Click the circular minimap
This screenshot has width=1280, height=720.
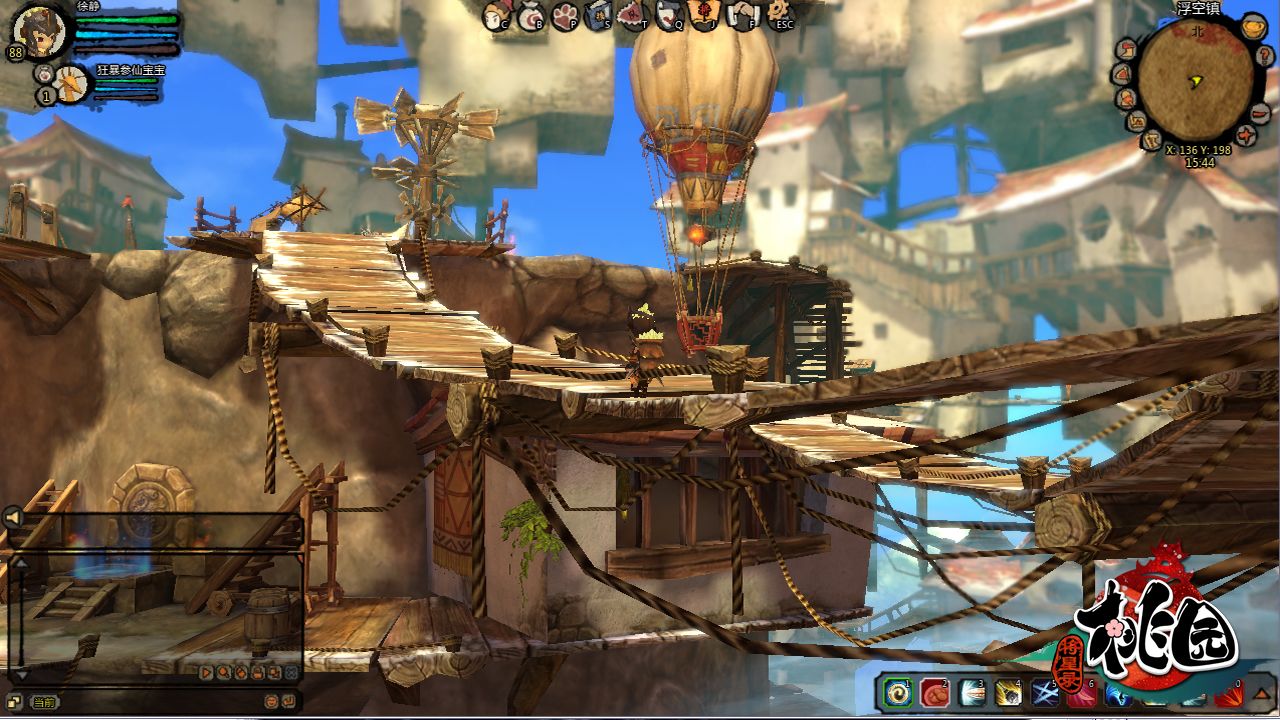click(x=1195, y=78)
